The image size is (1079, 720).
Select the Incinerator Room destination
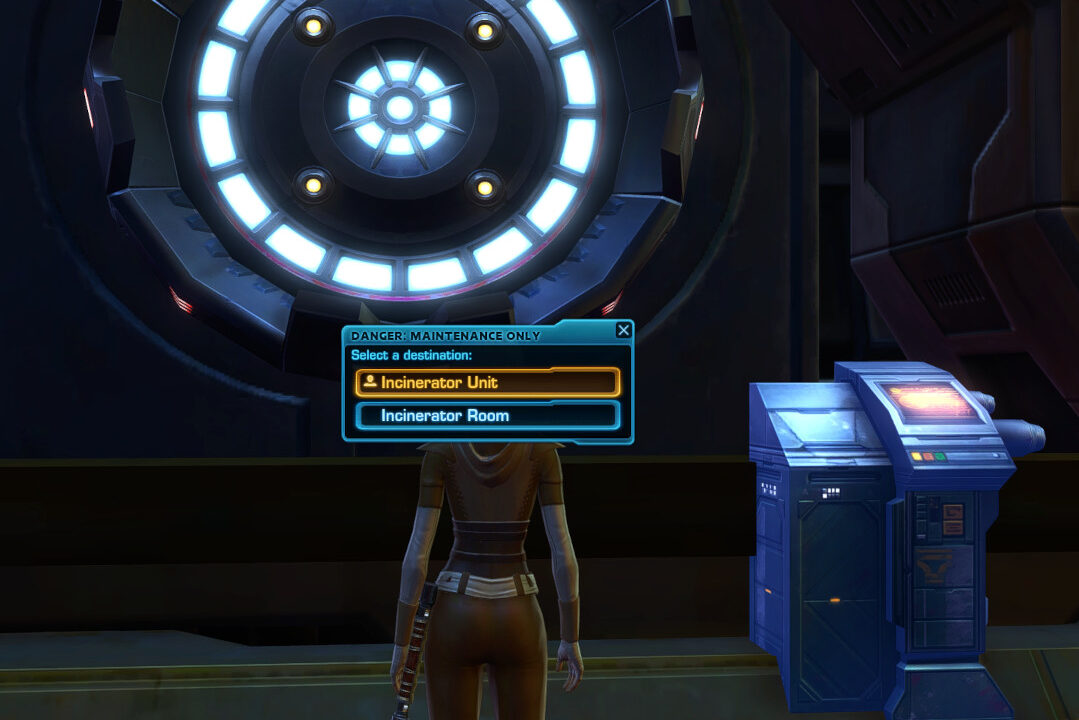pyautogui.click(x=487, y=415)
